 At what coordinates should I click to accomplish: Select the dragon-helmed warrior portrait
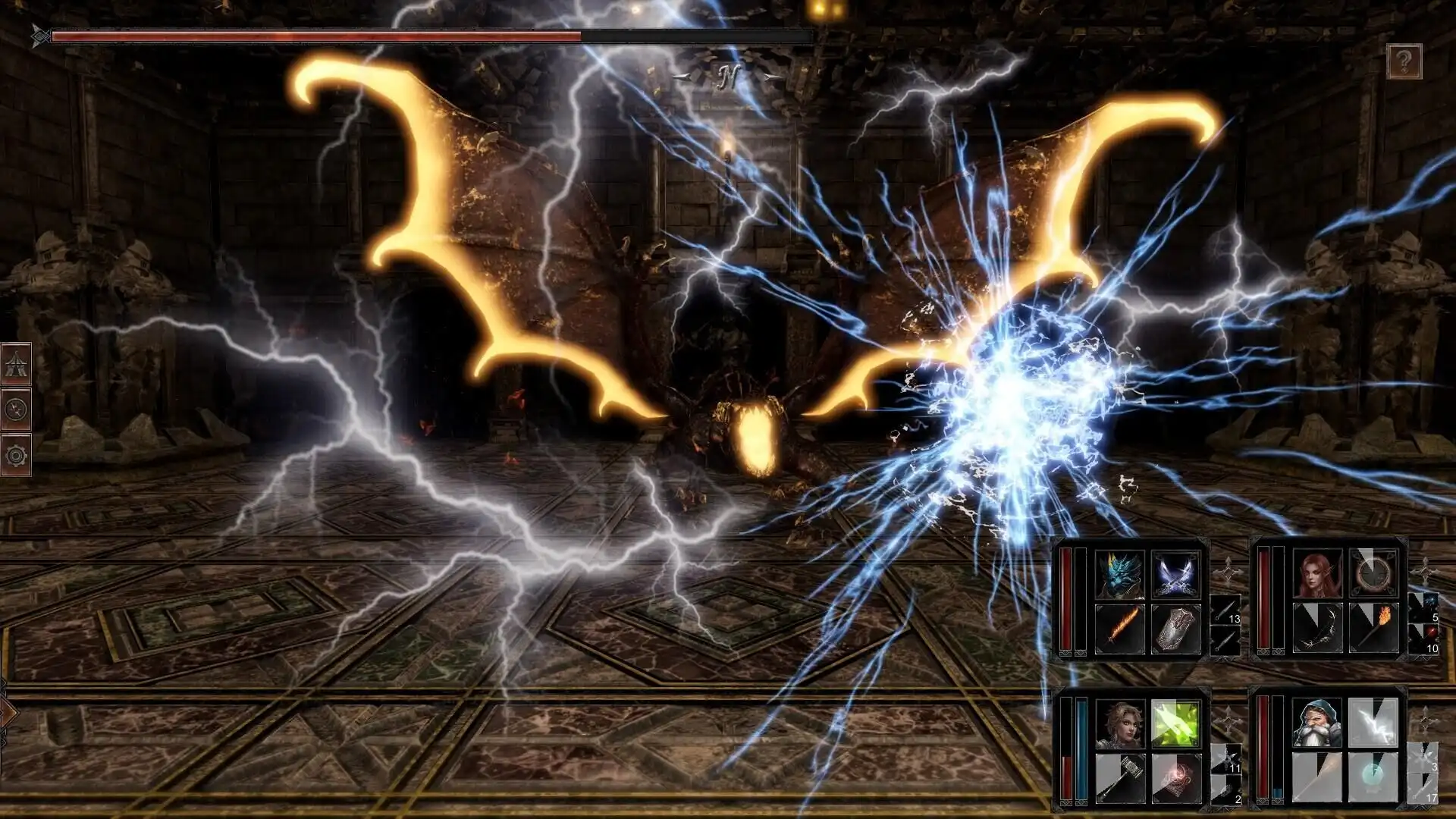coord(1119,573)
